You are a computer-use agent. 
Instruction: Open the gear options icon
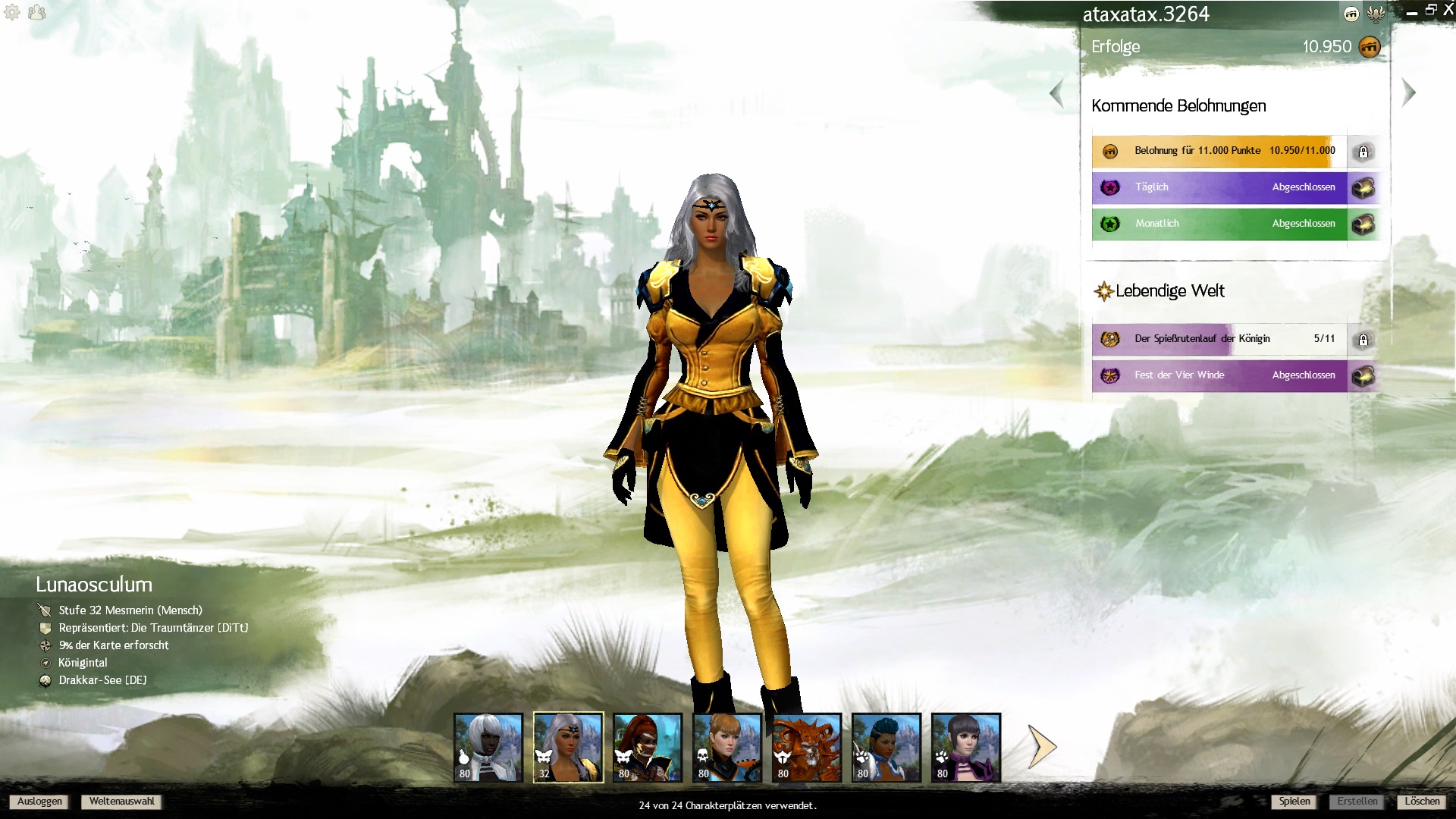click(12, 12)
